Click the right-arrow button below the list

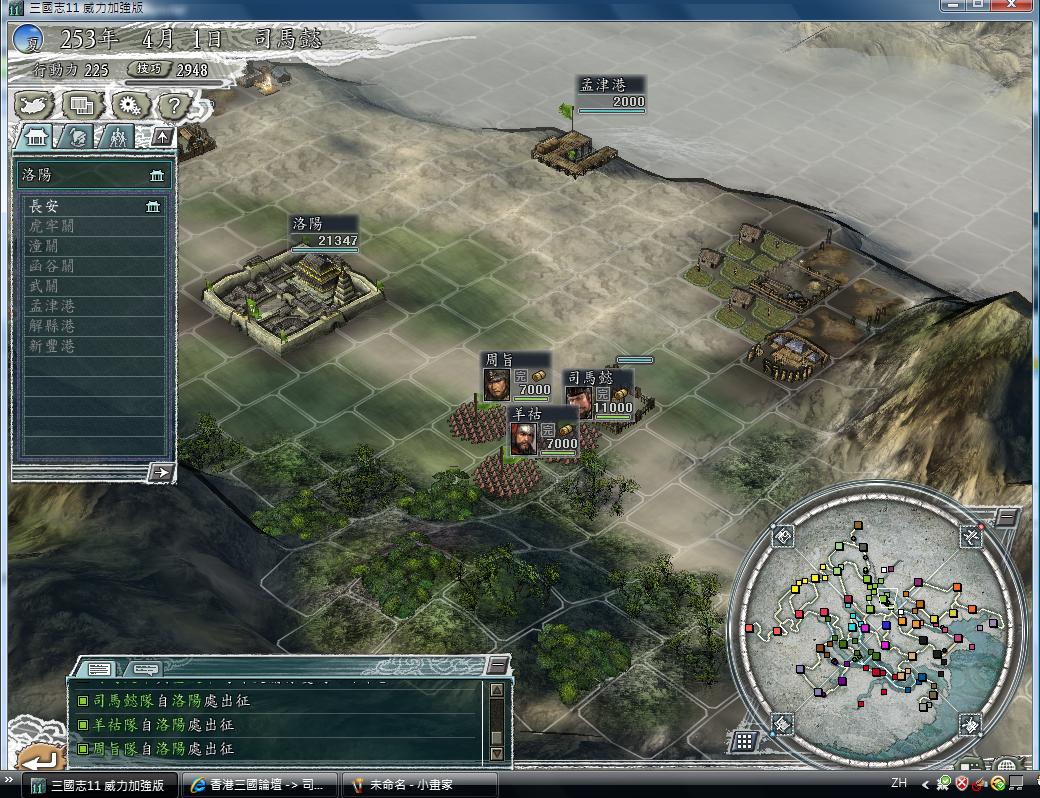(x=160, y=472)
